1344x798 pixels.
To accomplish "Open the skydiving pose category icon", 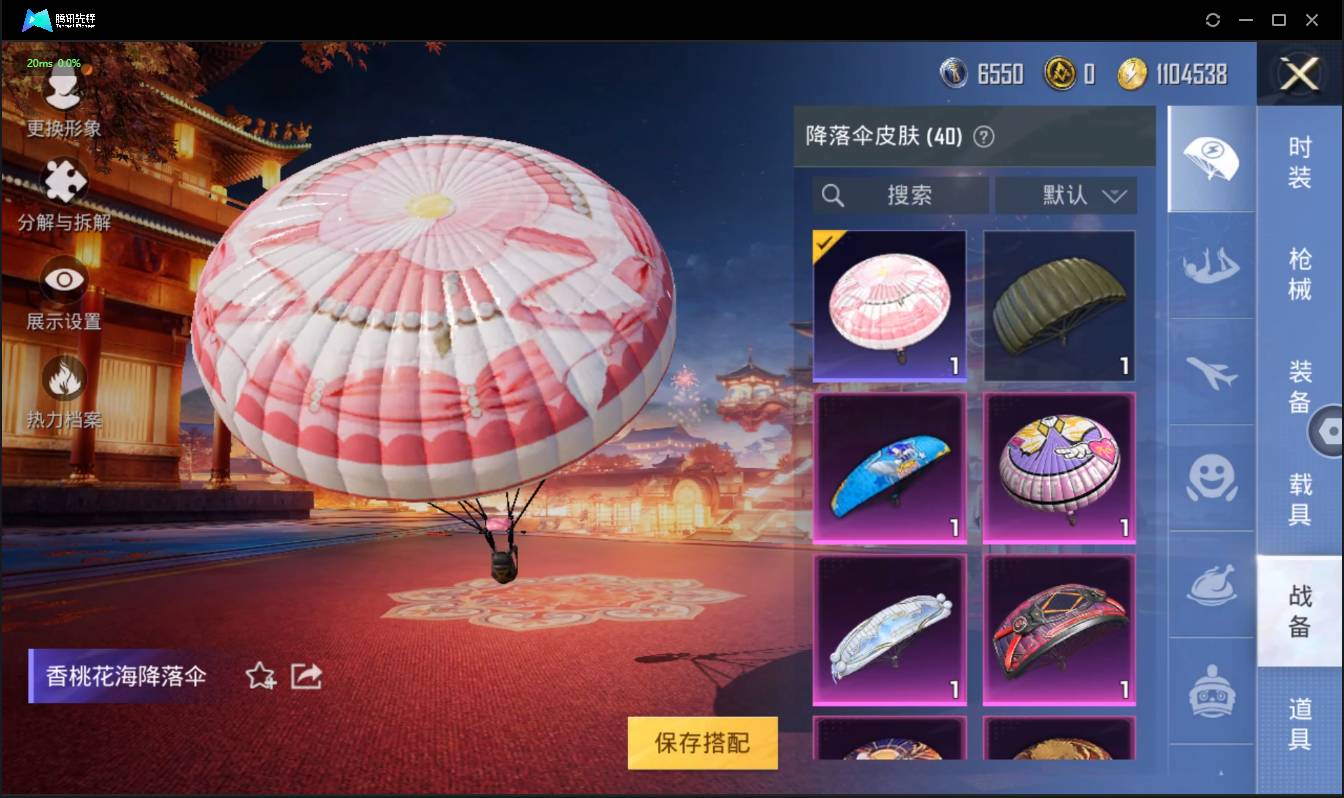I will 1211,266.
